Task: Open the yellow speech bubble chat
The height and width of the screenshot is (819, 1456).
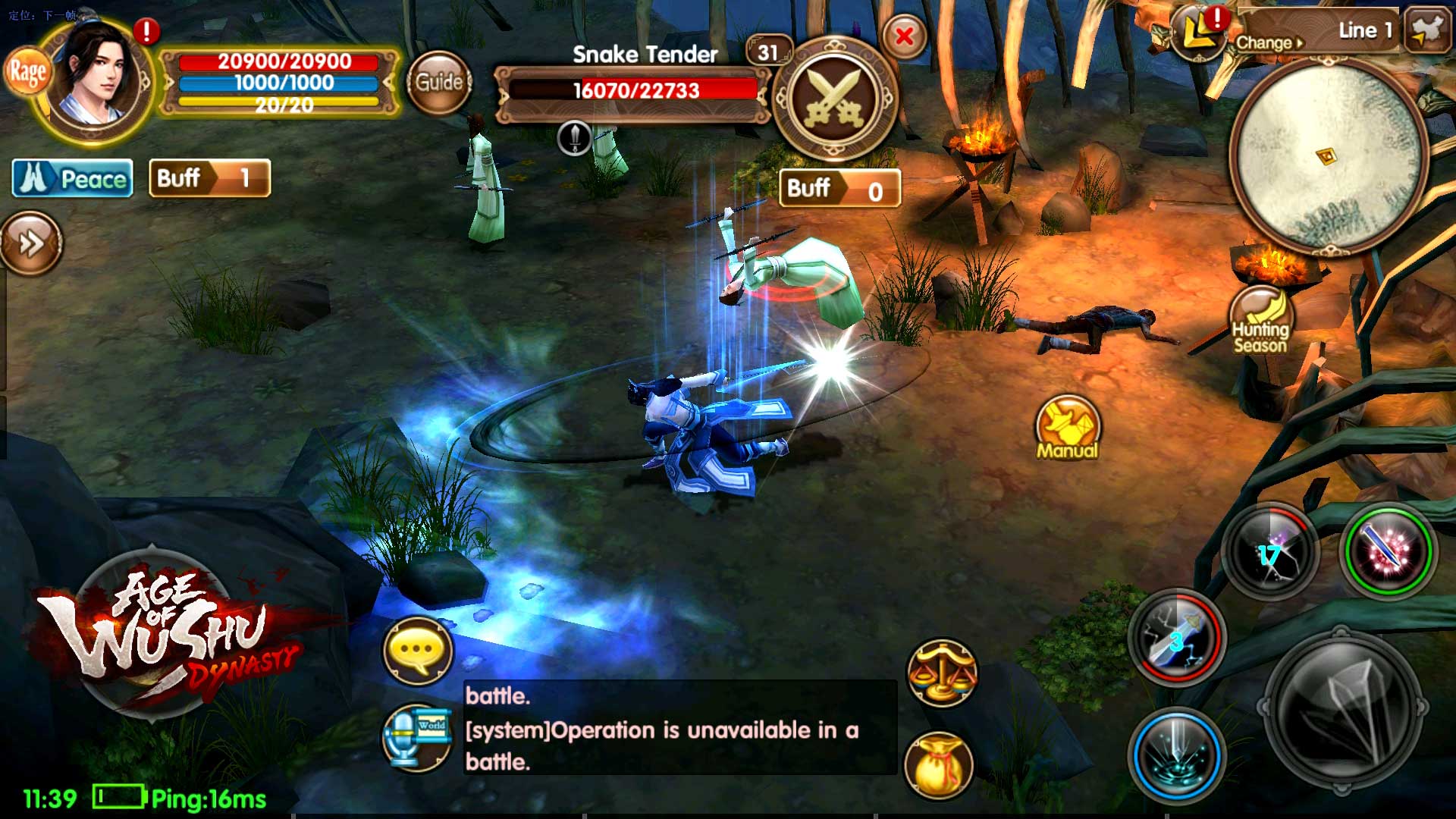Action: click(x=418, y=651)
